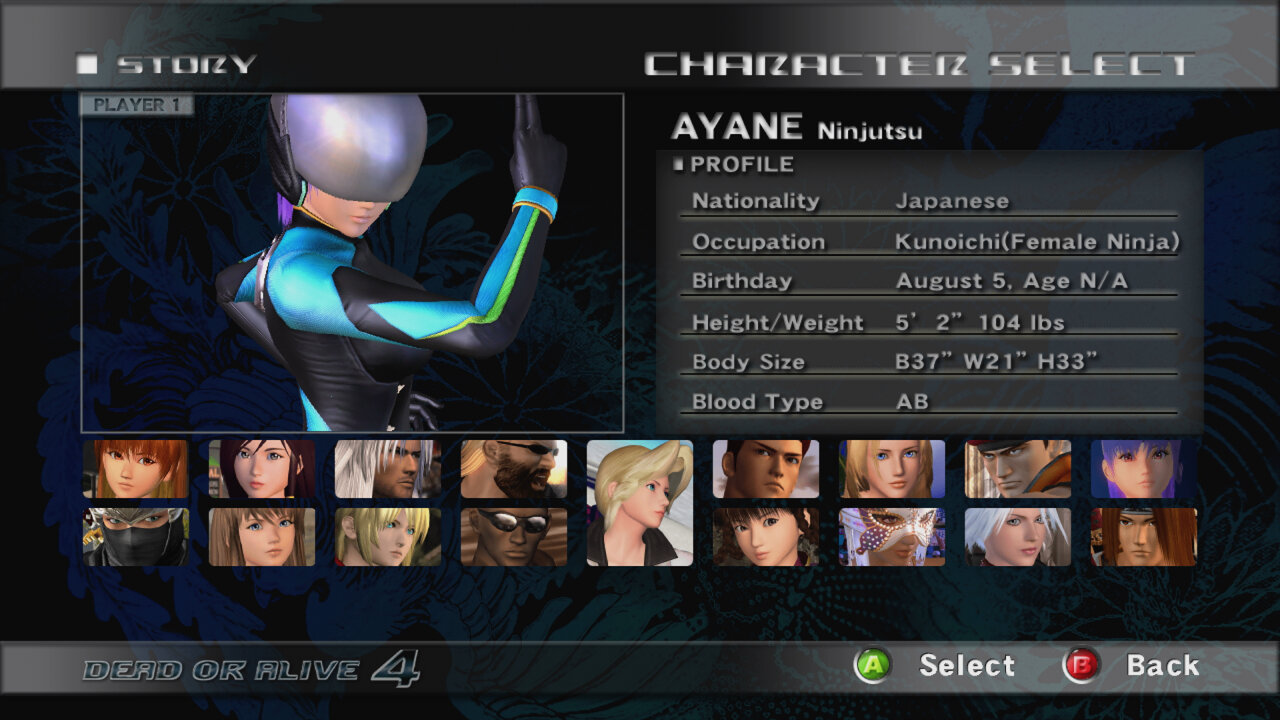The width and height of the screenshot is (1280, 720).
Task: Select Zack's sunglasses portrait in the bottom row
Action: [516, 538]
